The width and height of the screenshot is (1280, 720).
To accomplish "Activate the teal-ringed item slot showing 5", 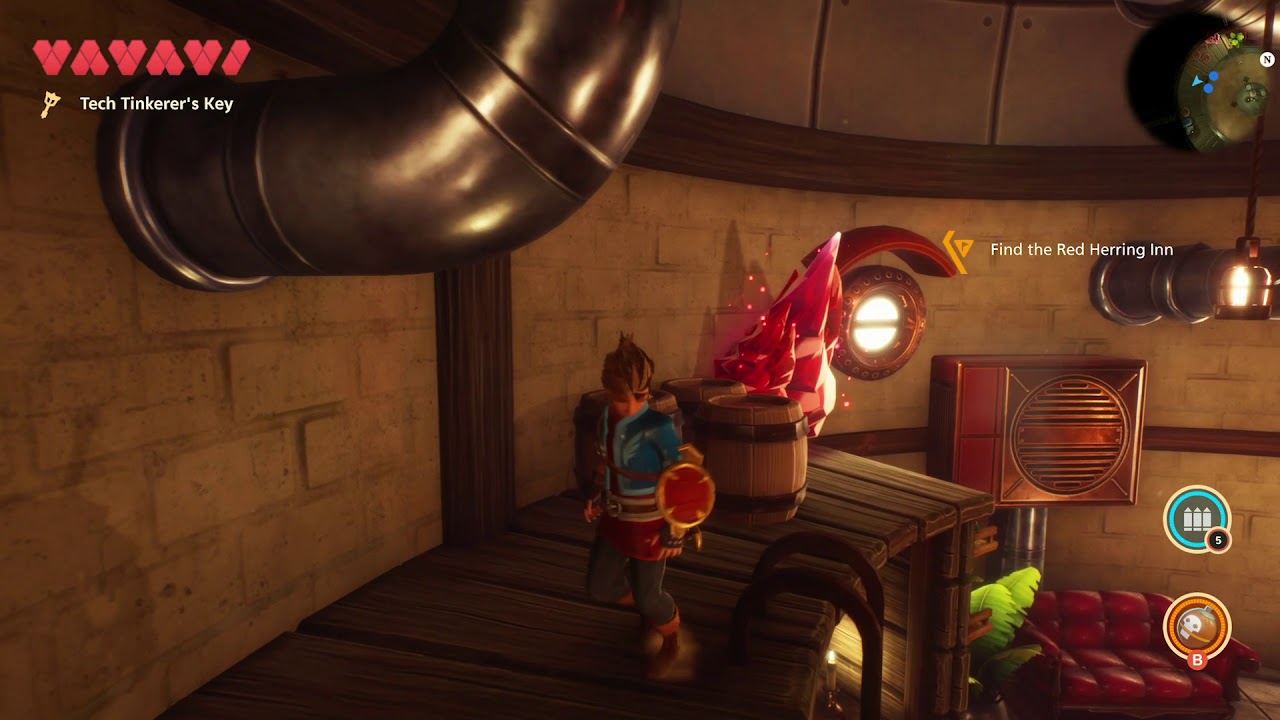I will coord(1196,518).
